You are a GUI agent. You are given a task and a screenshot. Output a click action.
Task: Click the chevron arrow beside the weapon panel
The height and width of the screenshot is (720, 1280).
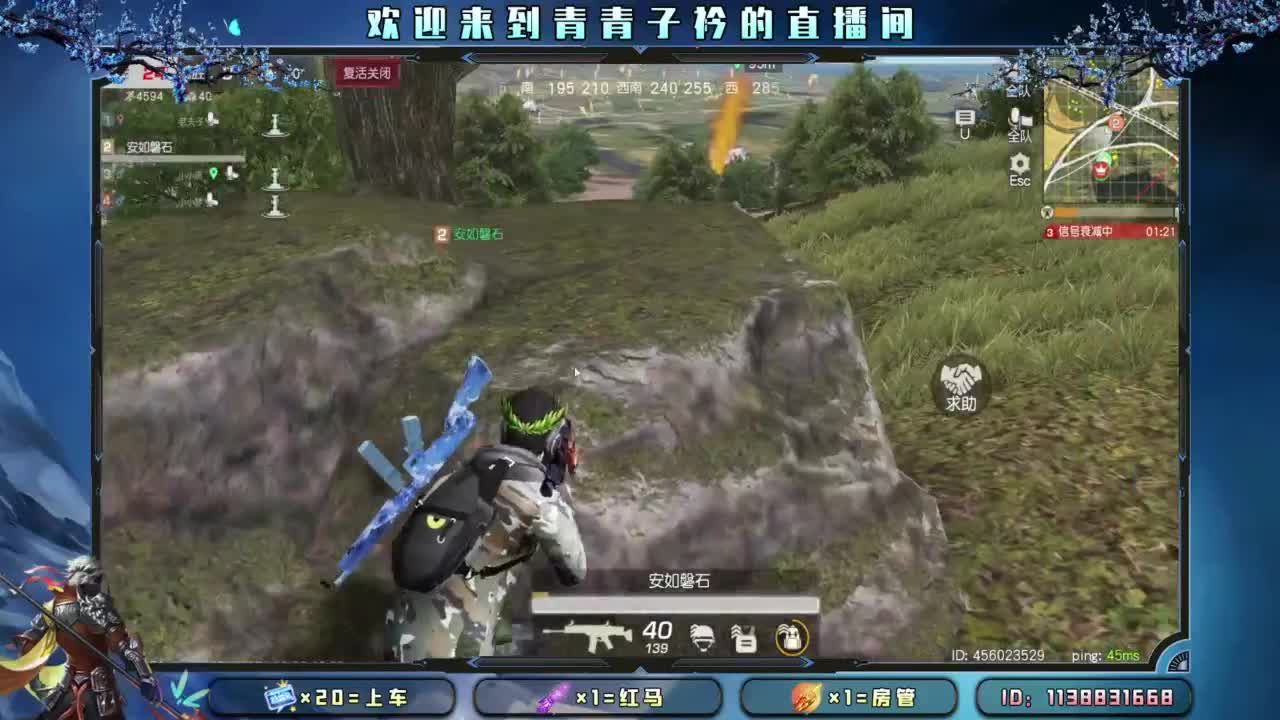coord(807,661)
